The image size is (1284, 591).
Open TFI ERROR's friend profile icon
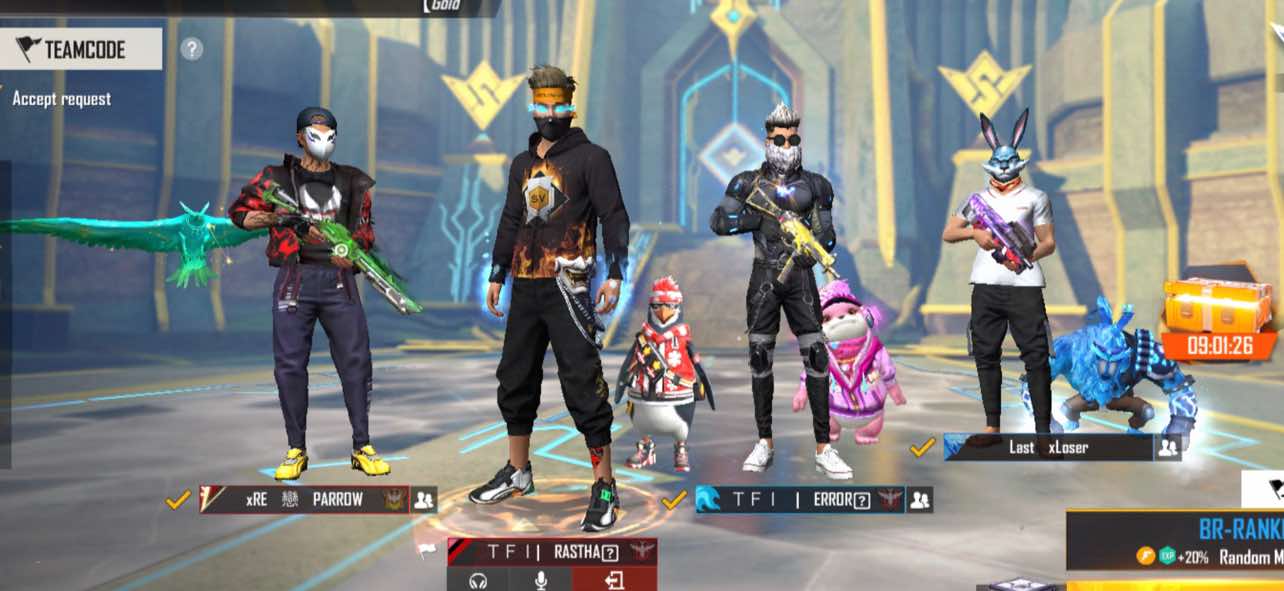pyautogui.click(x=920, y=499)
